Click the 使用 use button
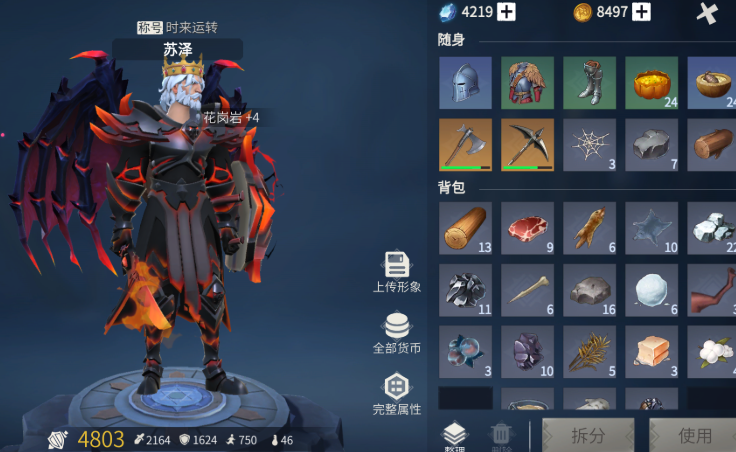 [x=694, y=436]
